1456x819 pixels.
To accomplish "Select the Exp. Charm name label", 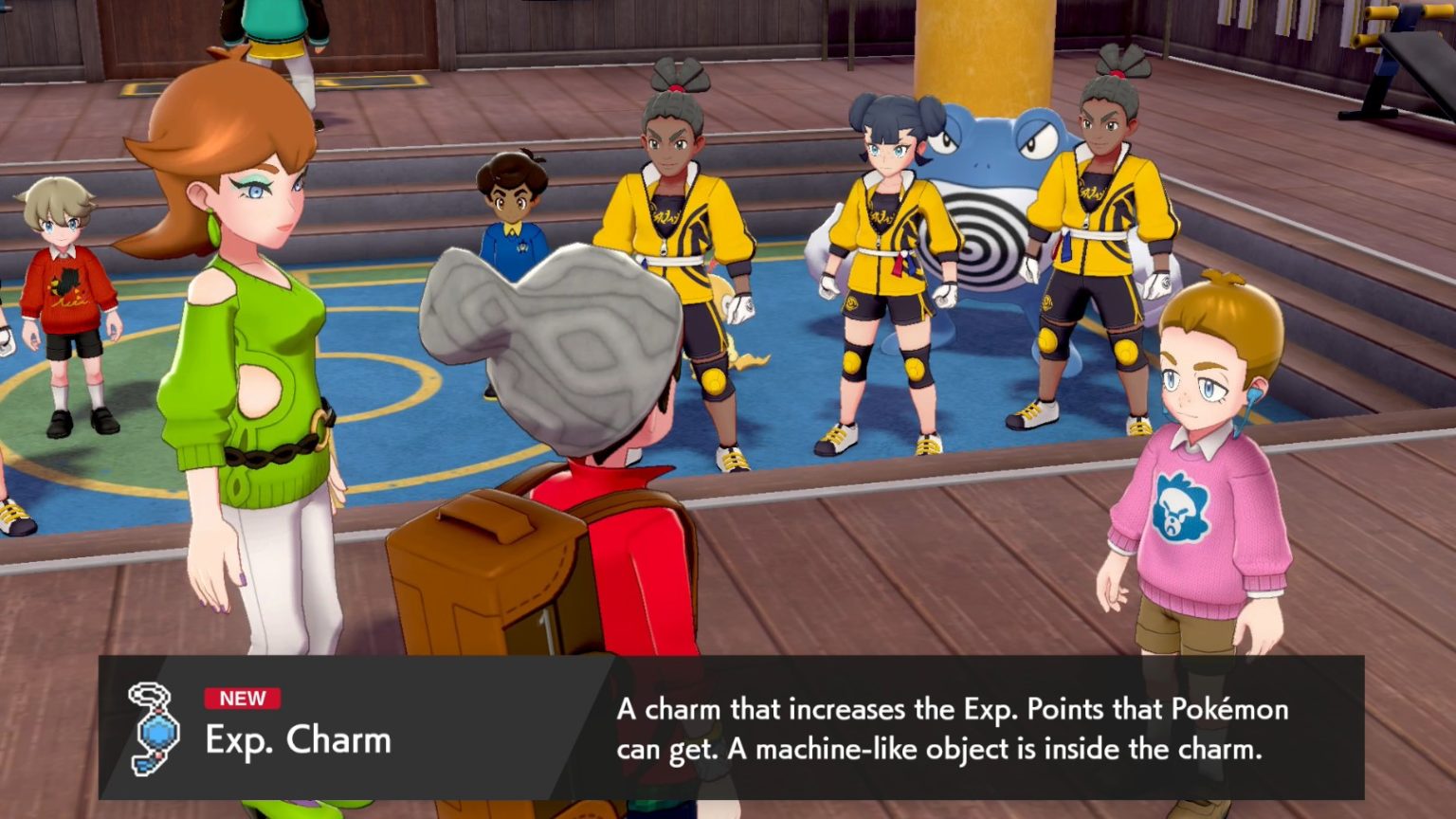I will [x=294, y=744].
